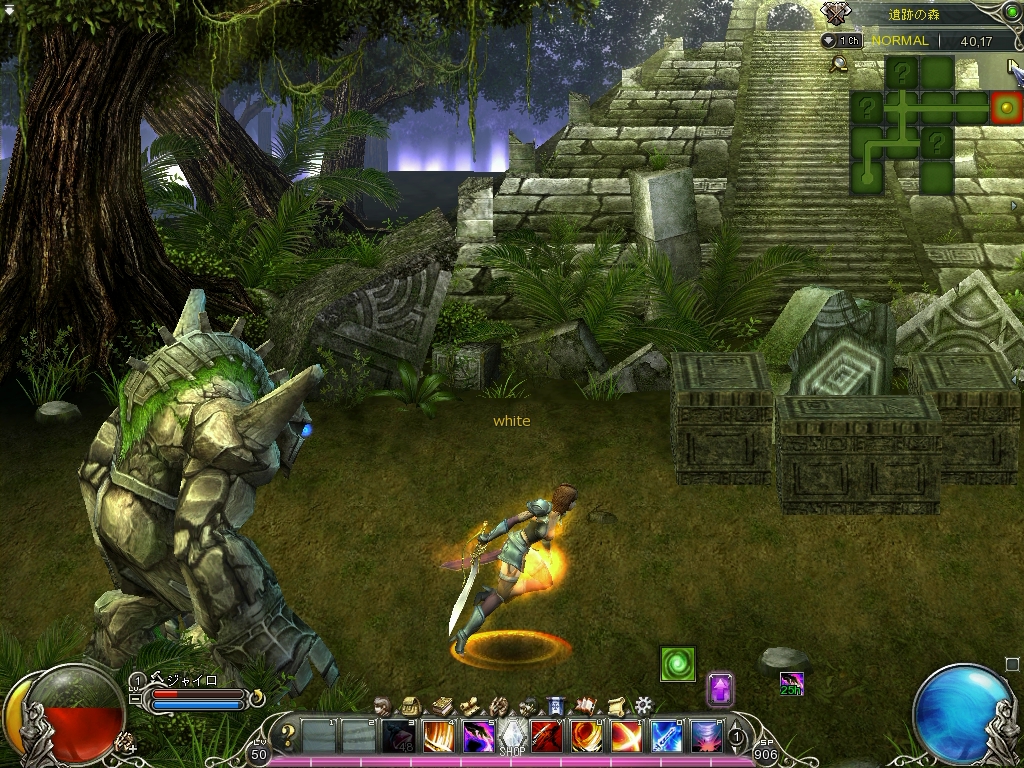This screenshot has height=768, width=1024.
Task: Open the blue banner guild icon
Action: 557,706
